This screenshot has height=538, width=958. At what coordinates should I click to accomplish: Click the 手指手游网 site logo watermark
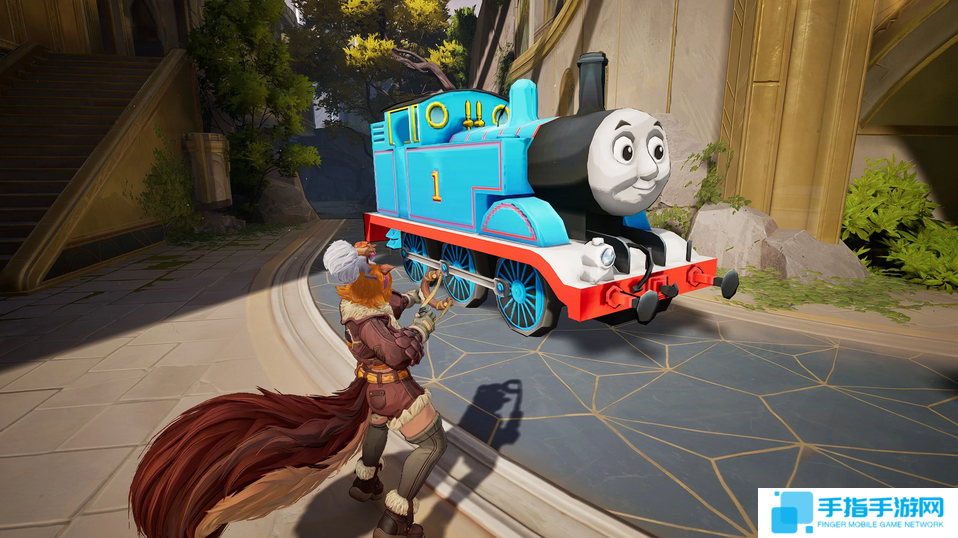(x=857, y=512)
